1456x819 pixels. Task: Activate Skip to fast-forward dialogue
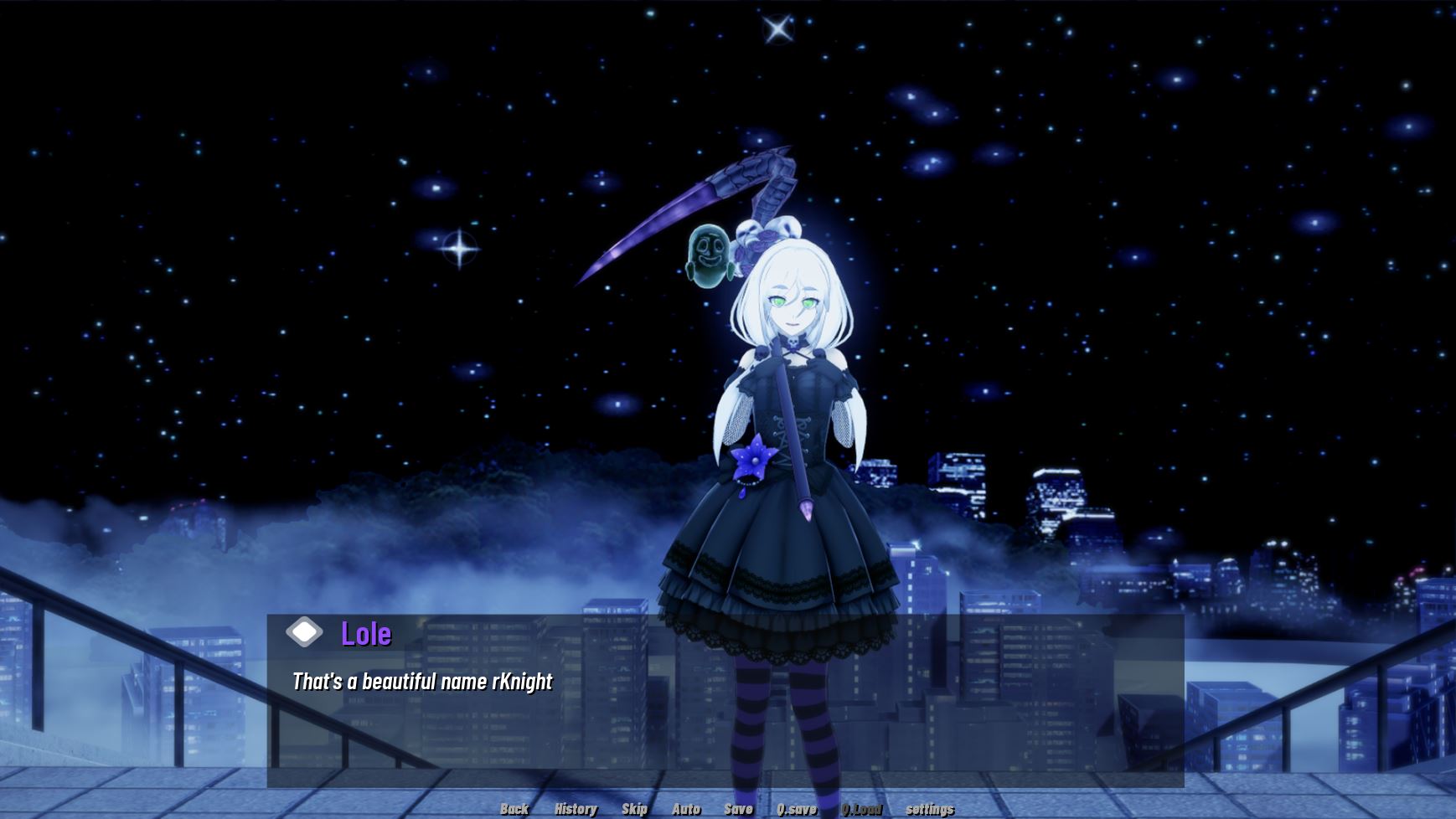point(634,809)
